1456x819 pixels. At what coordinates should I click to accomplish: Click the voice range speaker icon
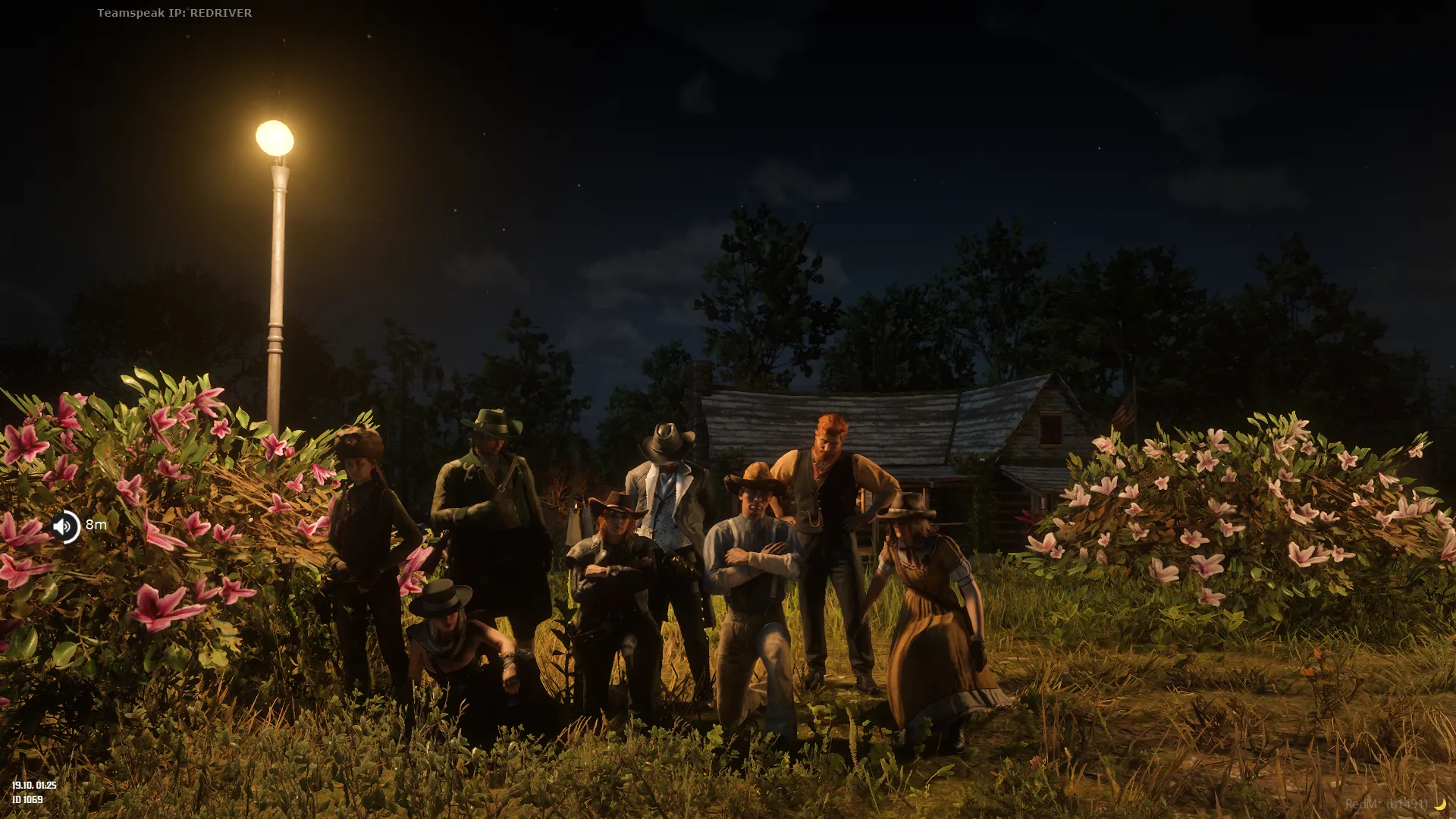(64, 526)
